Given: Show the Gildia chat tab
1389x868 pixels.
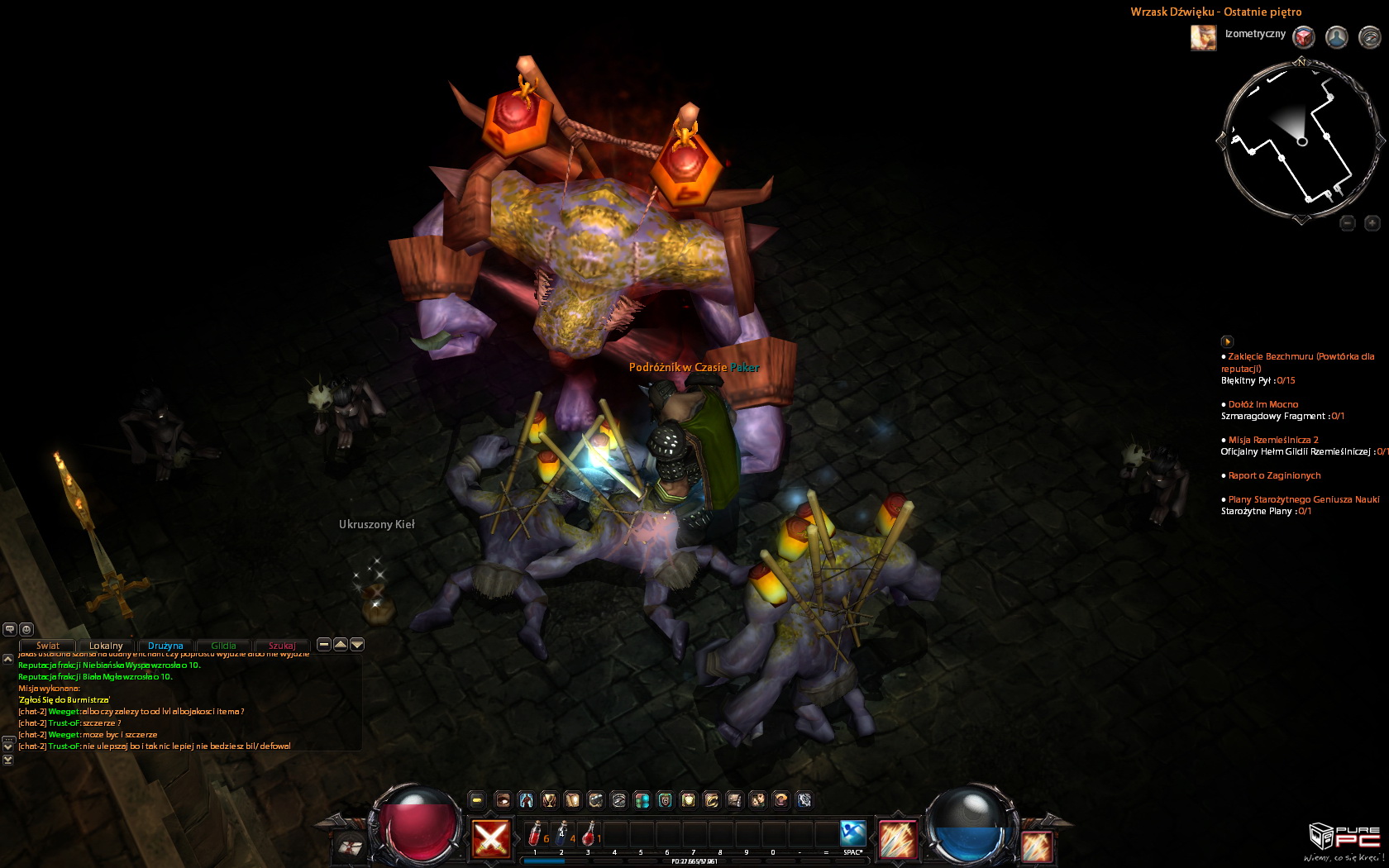Looking at the screenshot, I should (x=223, y=646).
